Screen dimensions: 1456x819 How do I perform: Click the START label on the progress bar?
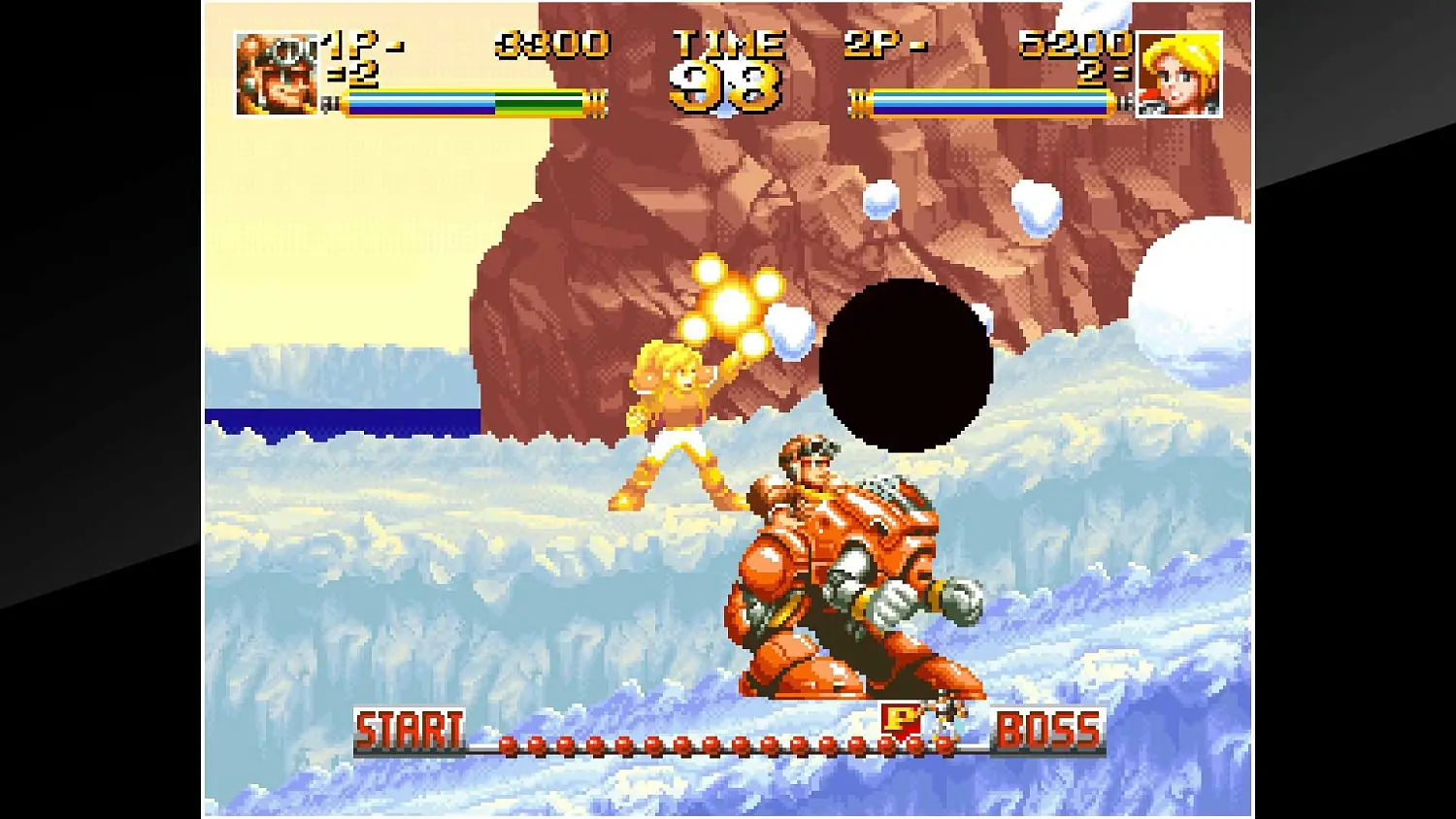click(x=412, y=726)
